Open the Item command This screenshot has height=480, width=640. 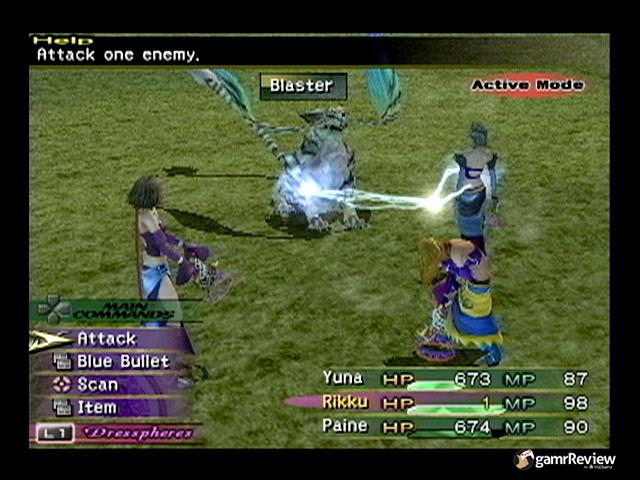point(97,407)
